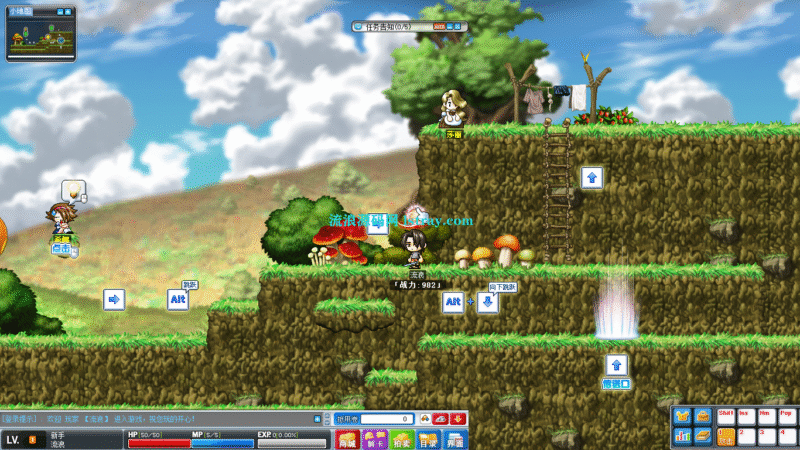Click the red down-arrow button beside chat
This screenshot has height=450, width=800.
pos(458,419)
